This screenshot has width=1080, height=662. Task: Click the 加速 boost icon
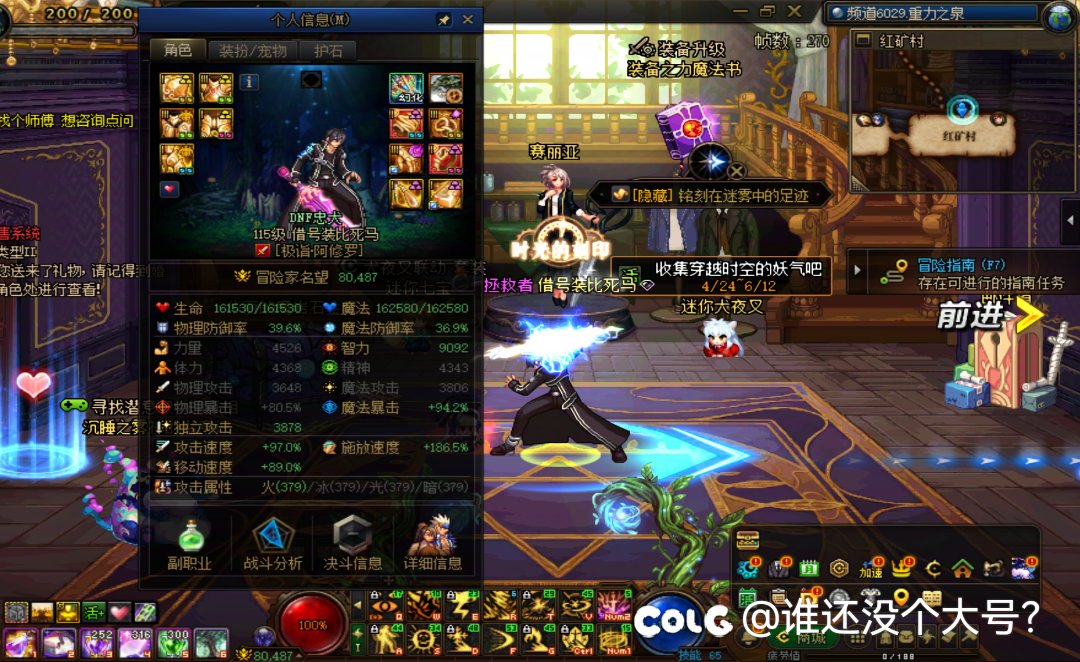(x=871, y=569)
